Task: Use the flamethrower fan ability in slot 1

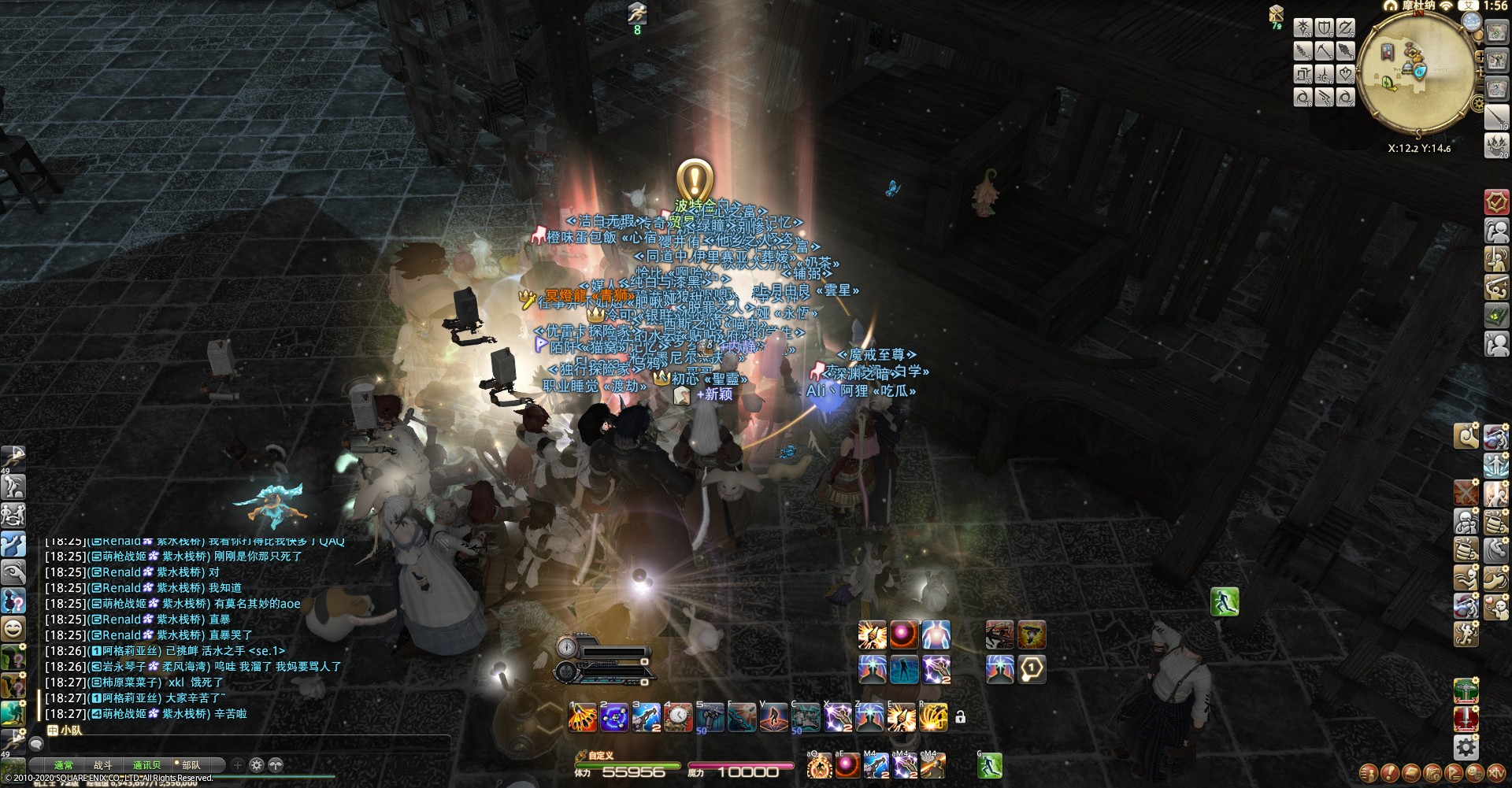Action: [x=583, y=717]
